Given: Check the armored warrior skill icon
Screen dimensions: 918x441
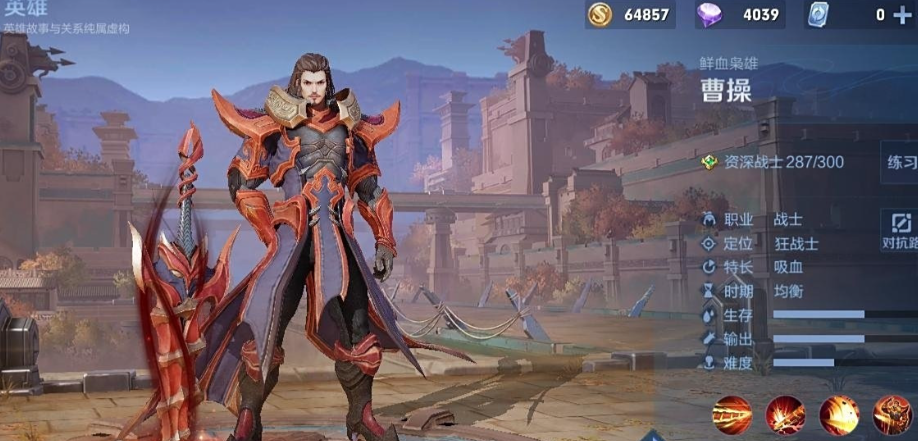Looking at the screenshot, I should pyautogui.click(x=892, y=415).
